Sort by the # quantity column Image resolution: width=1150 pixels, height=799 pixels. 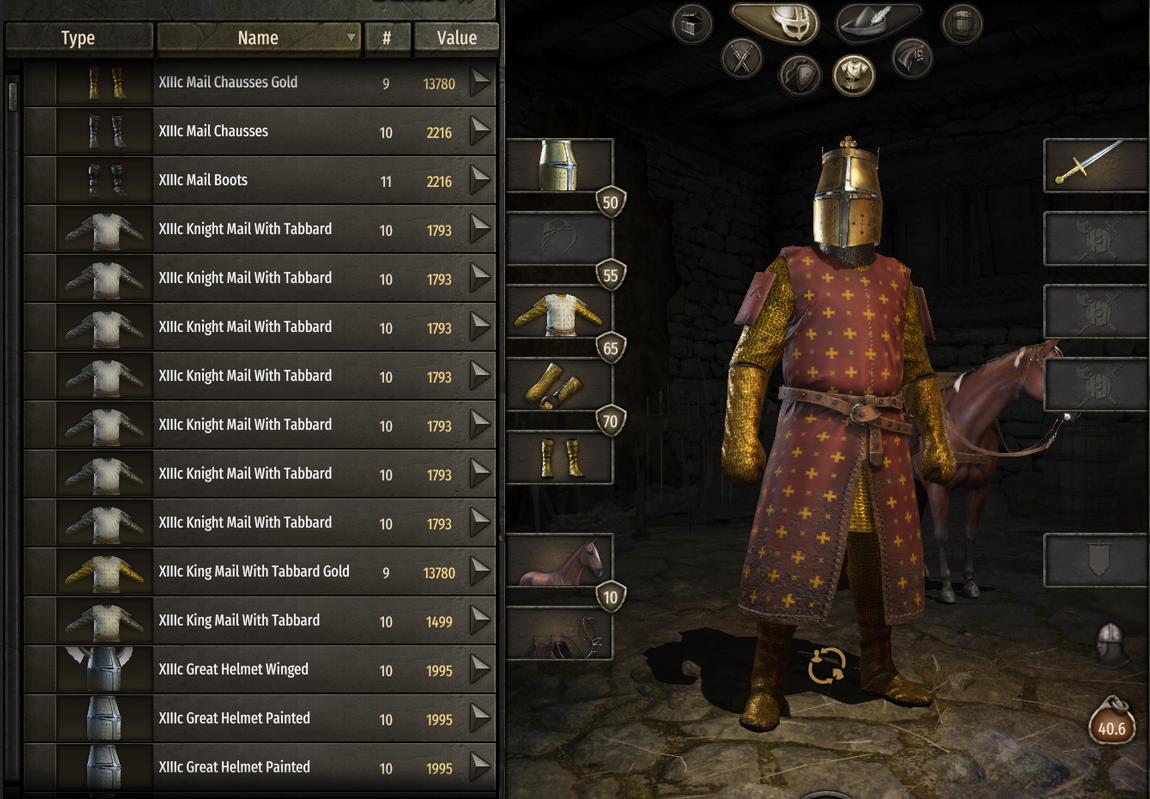click(x=386, y=38)
